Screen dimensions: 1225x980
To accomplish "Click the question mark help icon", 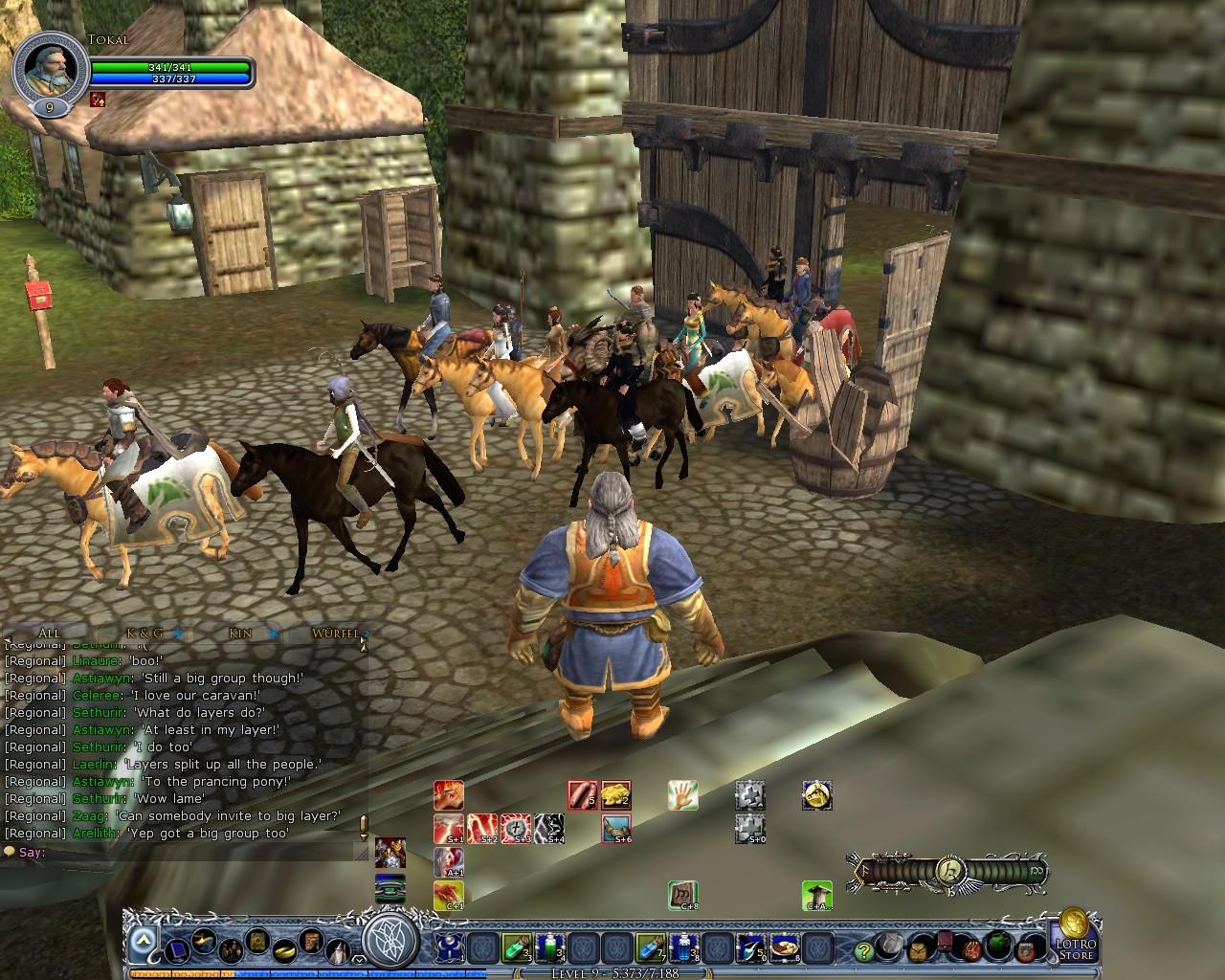I will (x=863, y=949).
